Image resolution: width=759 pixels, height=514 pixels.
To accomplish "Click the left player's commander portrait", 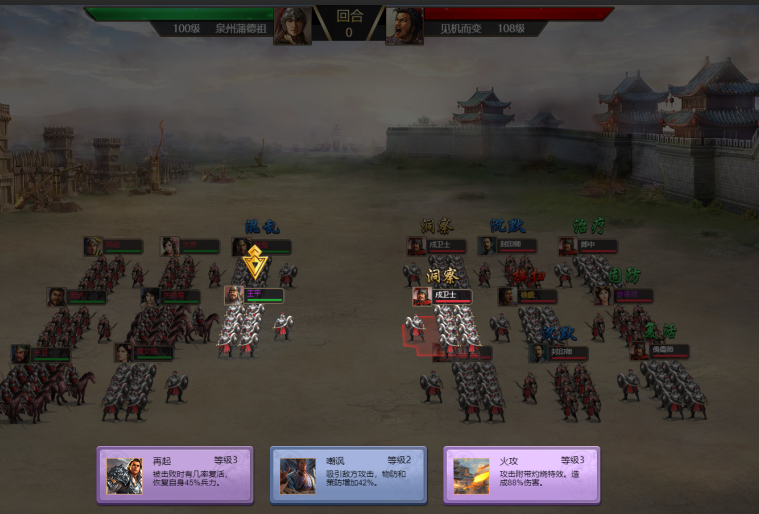I will click(292, 25).
